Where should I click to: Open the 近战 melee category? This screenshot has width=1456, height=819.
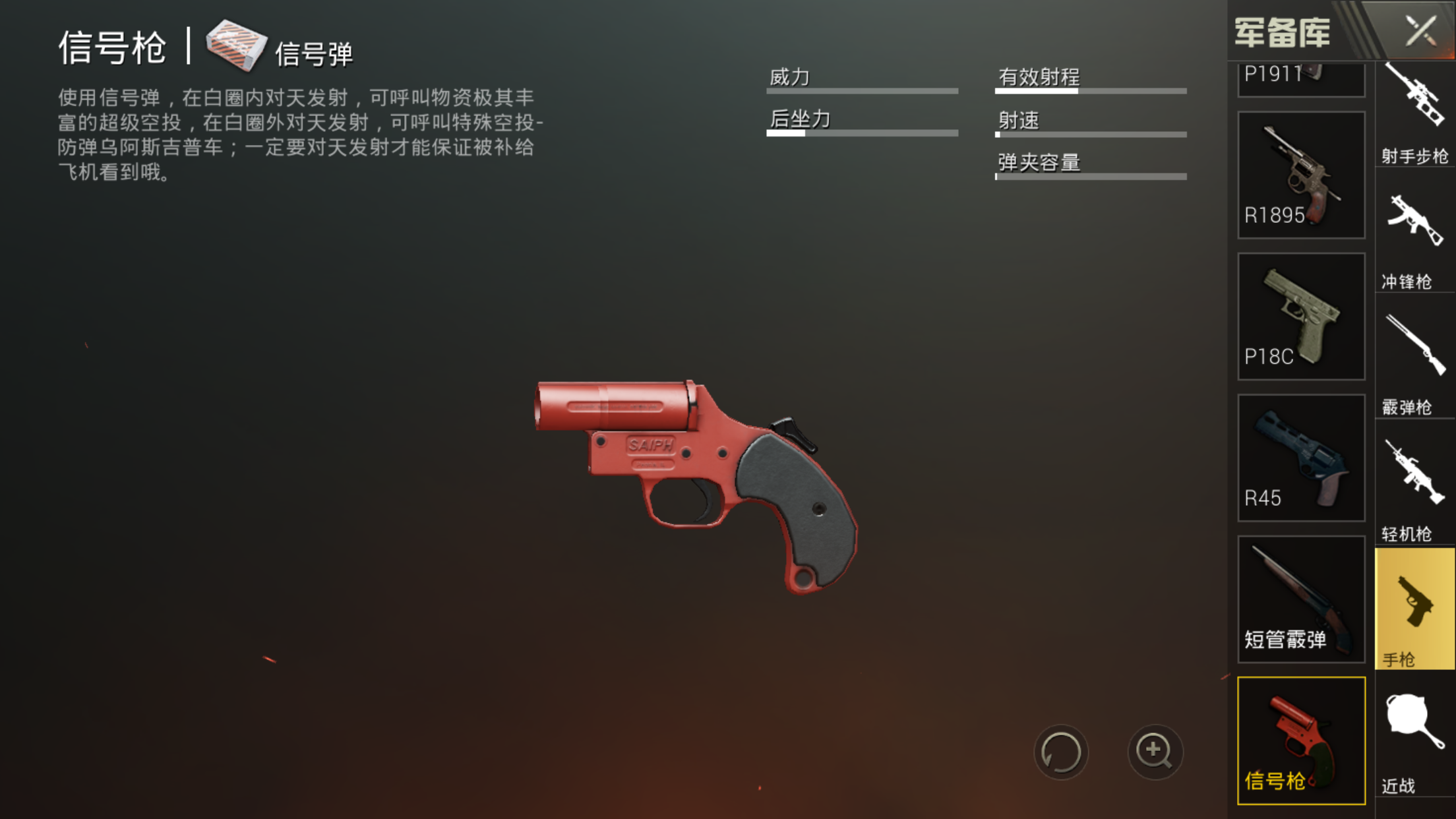pos(1414,740)
